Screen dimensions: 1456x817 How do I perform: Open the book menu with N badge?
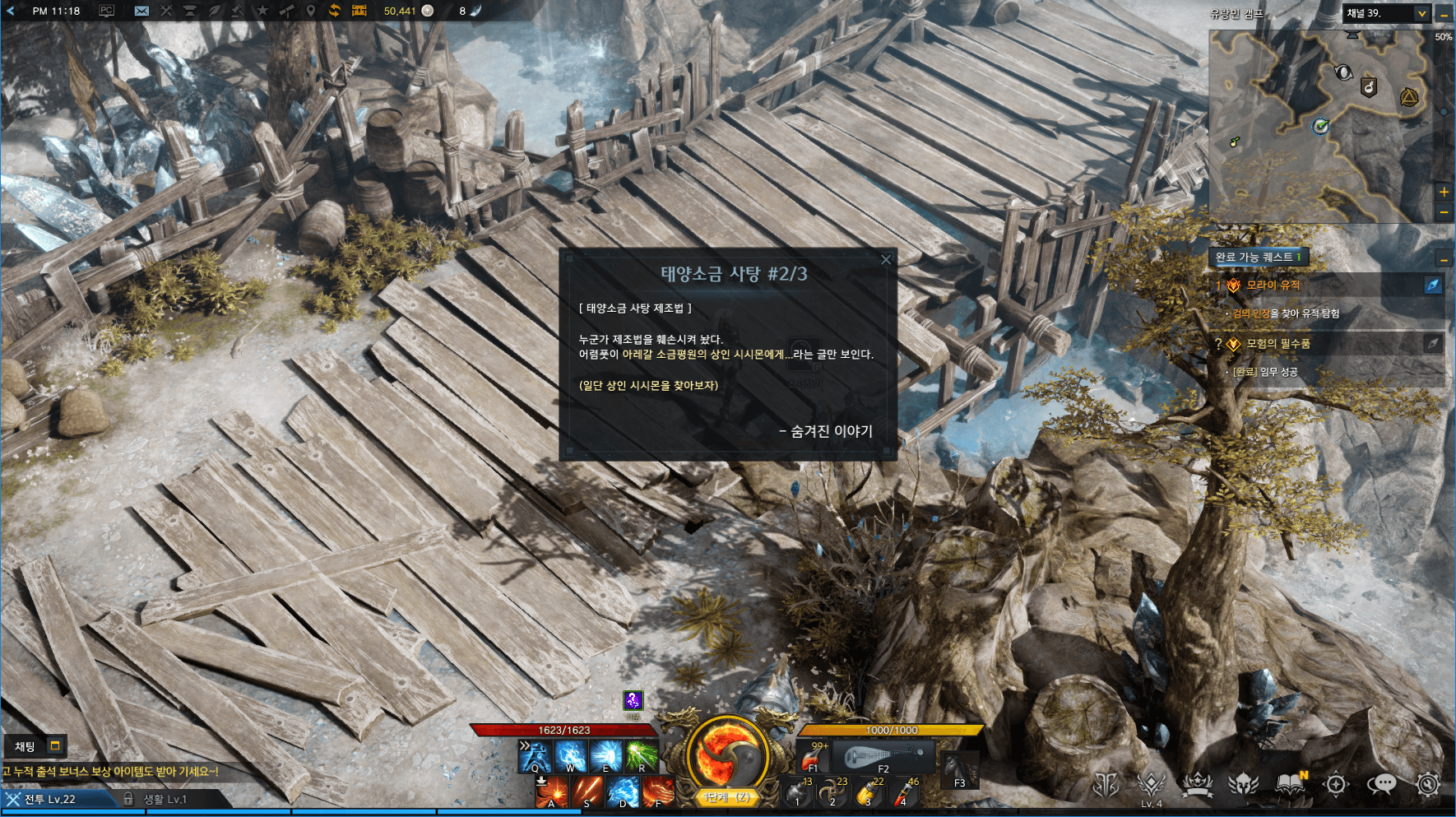click(1291, 784)
